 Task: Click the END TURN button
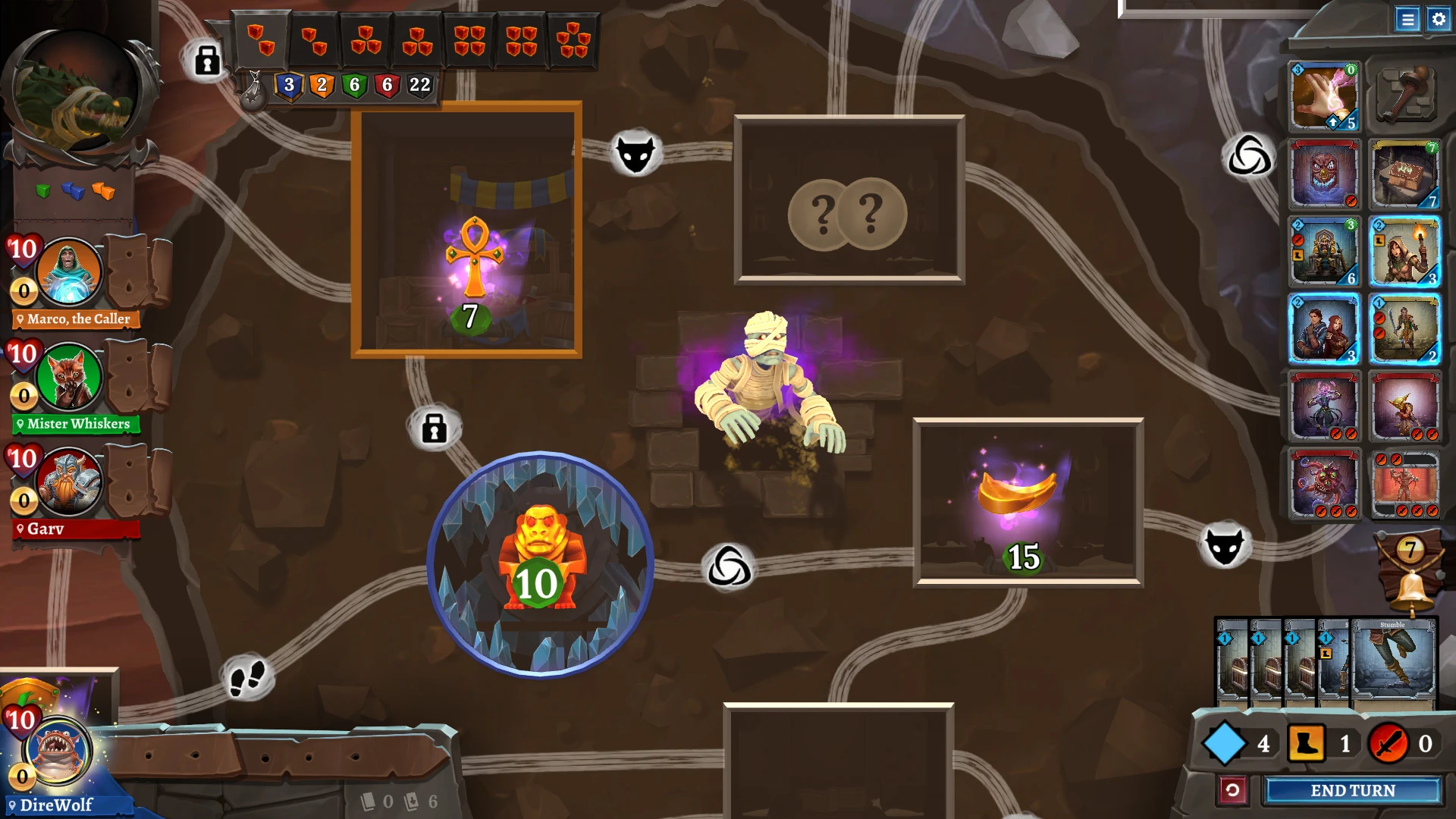click(x=1352, y=790)
